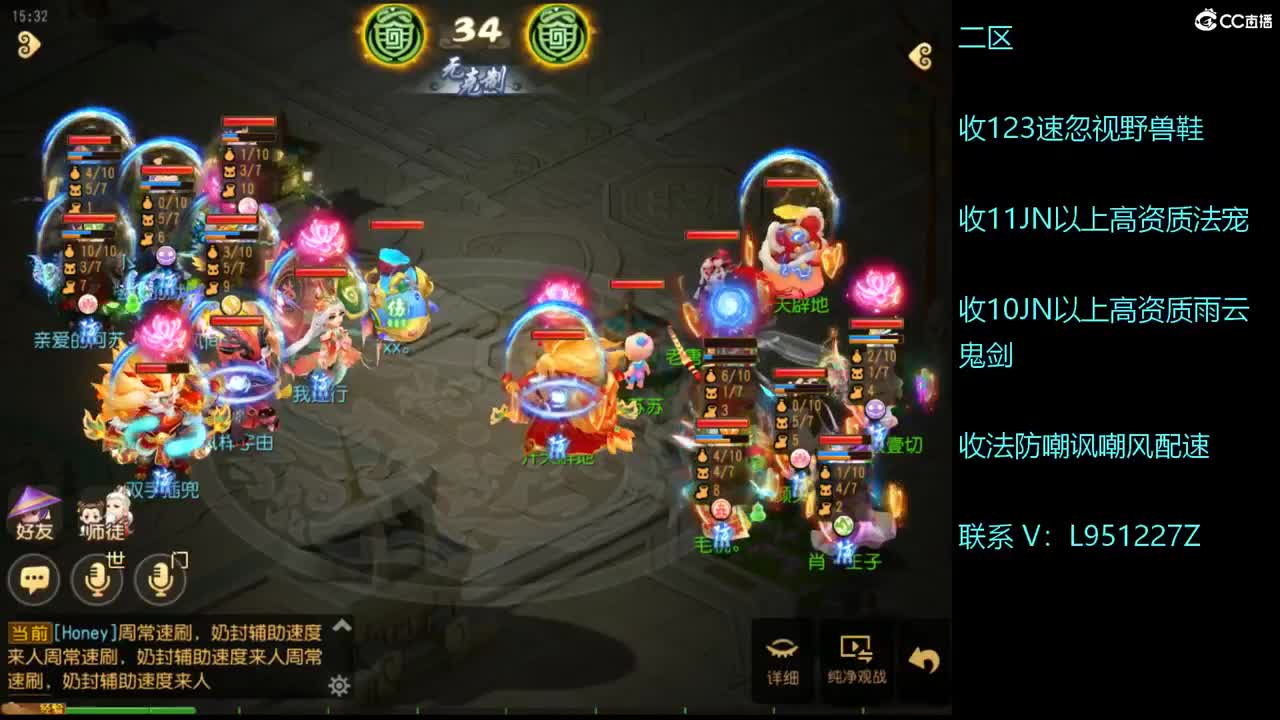1280x720 pixels.
Task: Open the top-left golden scroll flyout
Action: click(28, 42)
